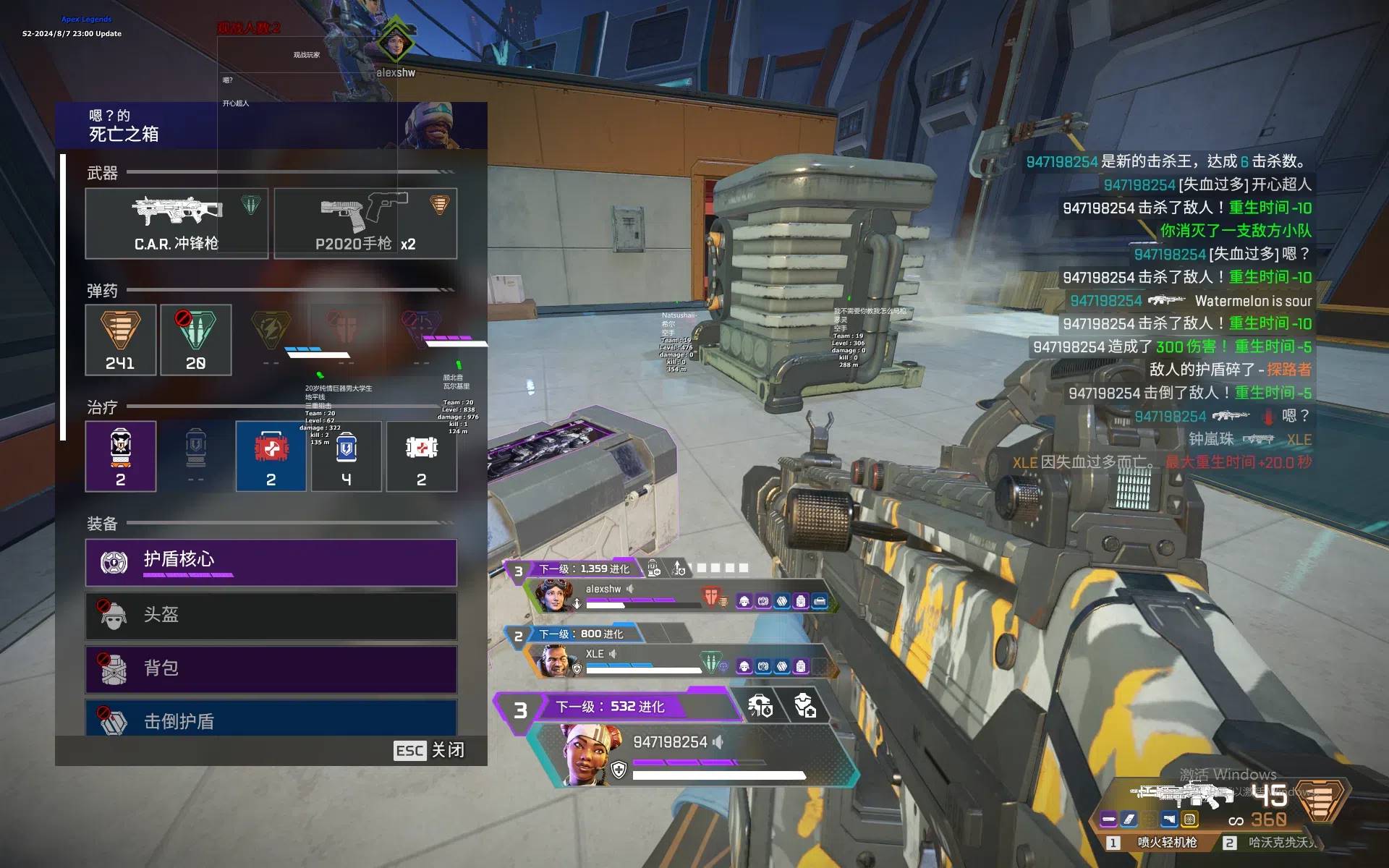
Task: Loot the two Med Kits
Action: pos(271,456)
